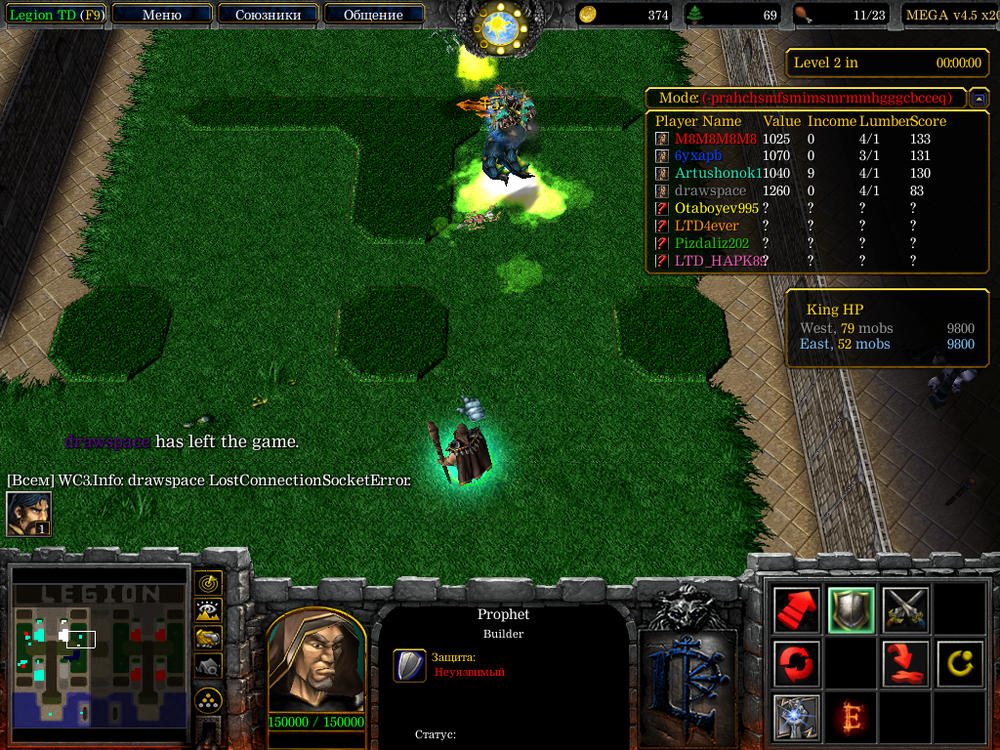Image resolution: width=1000 pixels, height=750 pixels.
Task: Collapse the scoreboard with the arrow button
Action: pyautogui.click(x=980, y=98)
